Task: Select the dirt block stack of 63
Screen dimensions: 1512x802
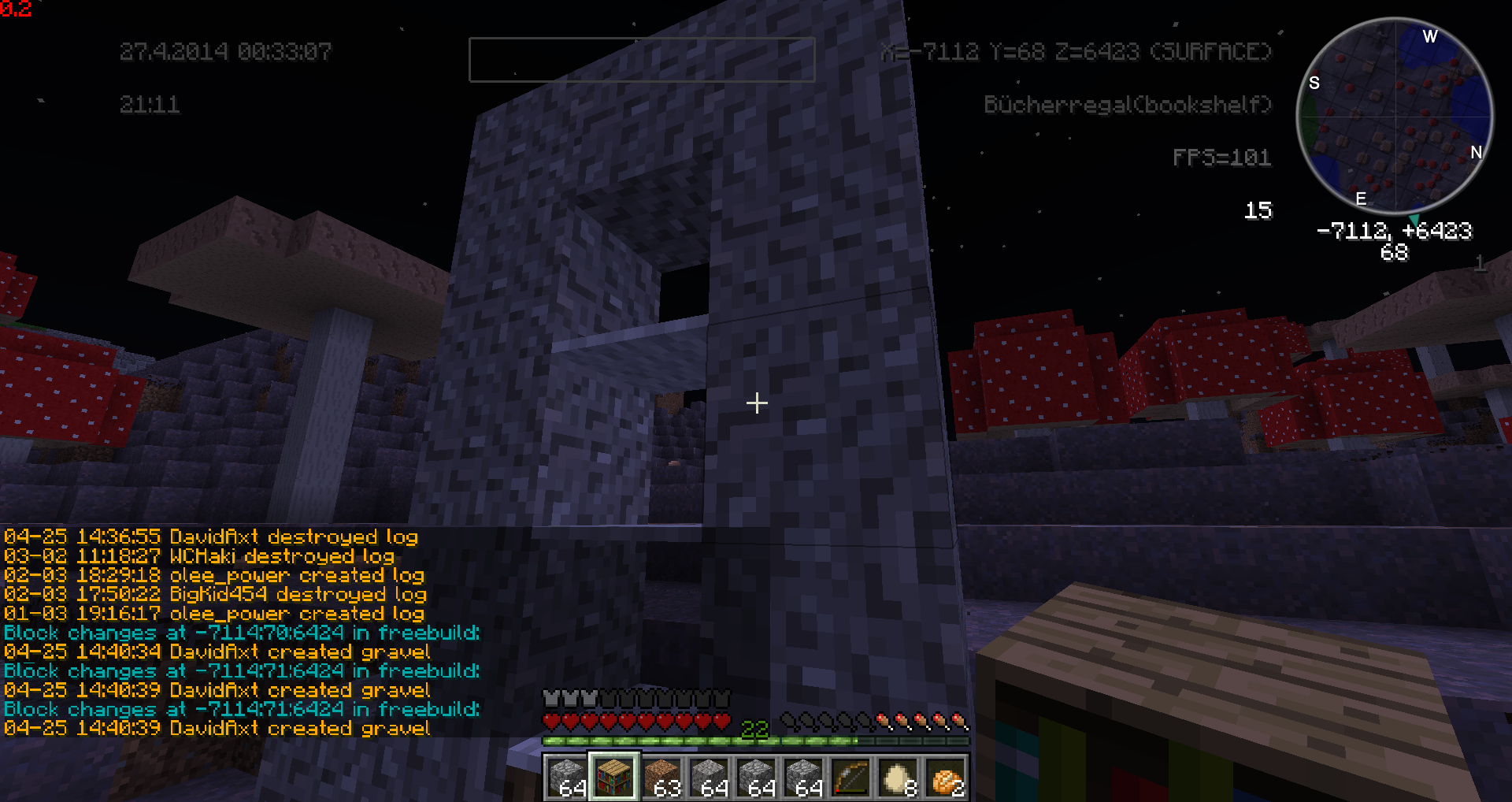Action: click(x=661, y=777)
